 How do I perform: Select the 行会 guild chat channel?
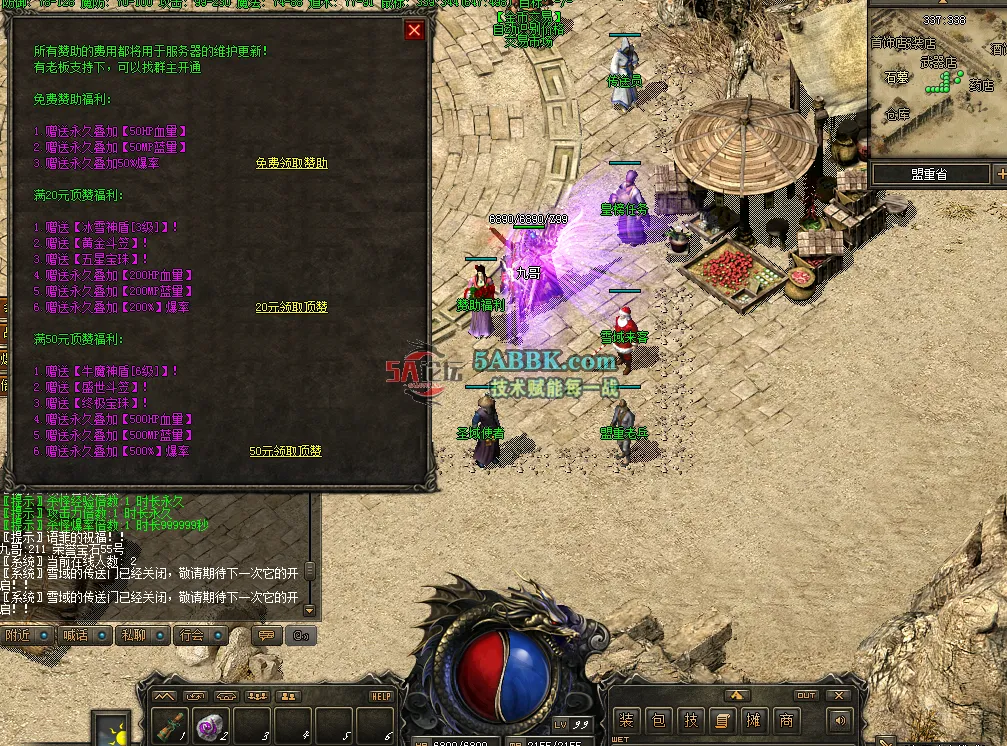[x=191, y=635]
